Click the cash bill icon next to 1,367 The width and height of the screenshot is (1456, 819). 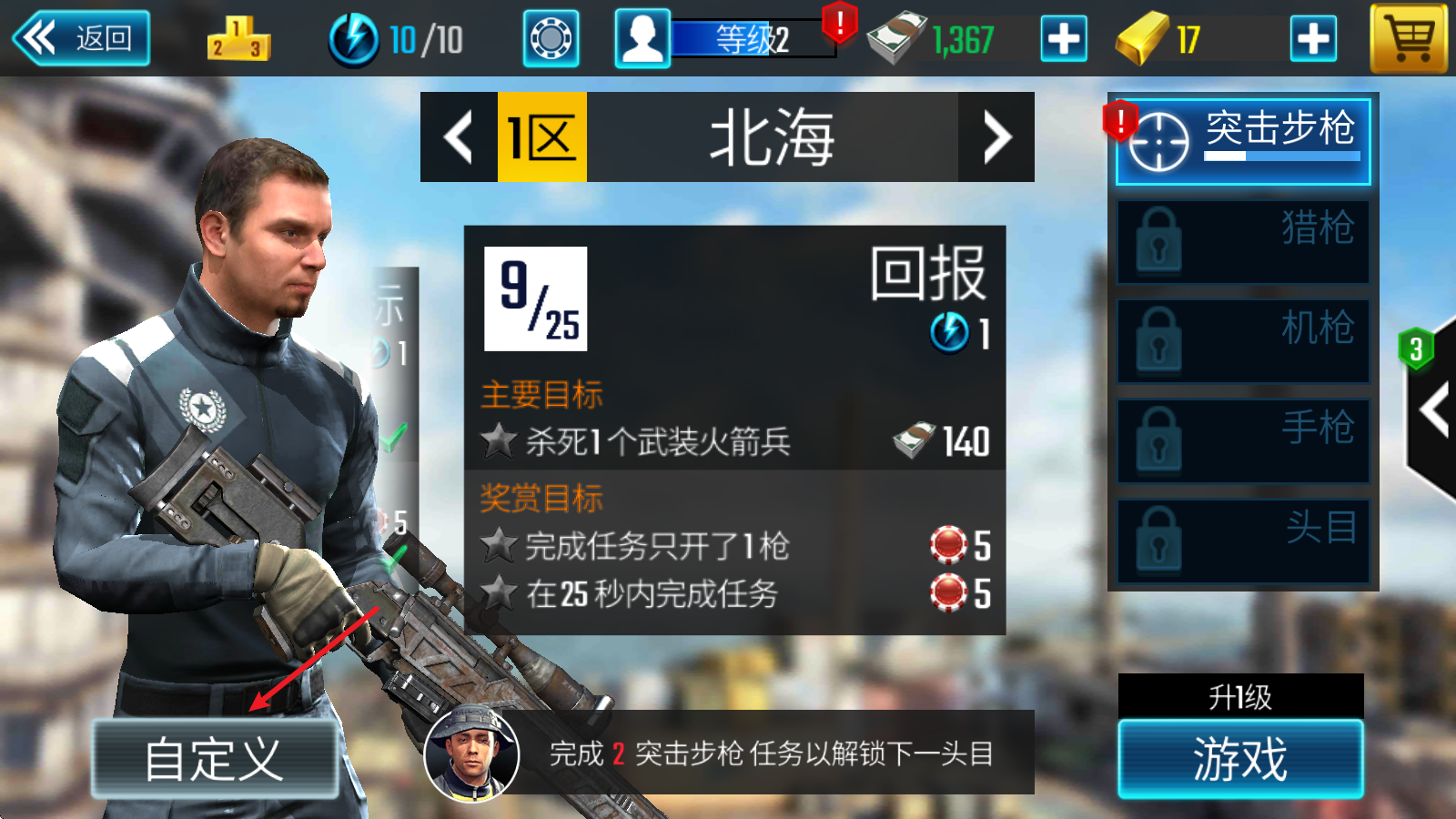tap(896, 38)
